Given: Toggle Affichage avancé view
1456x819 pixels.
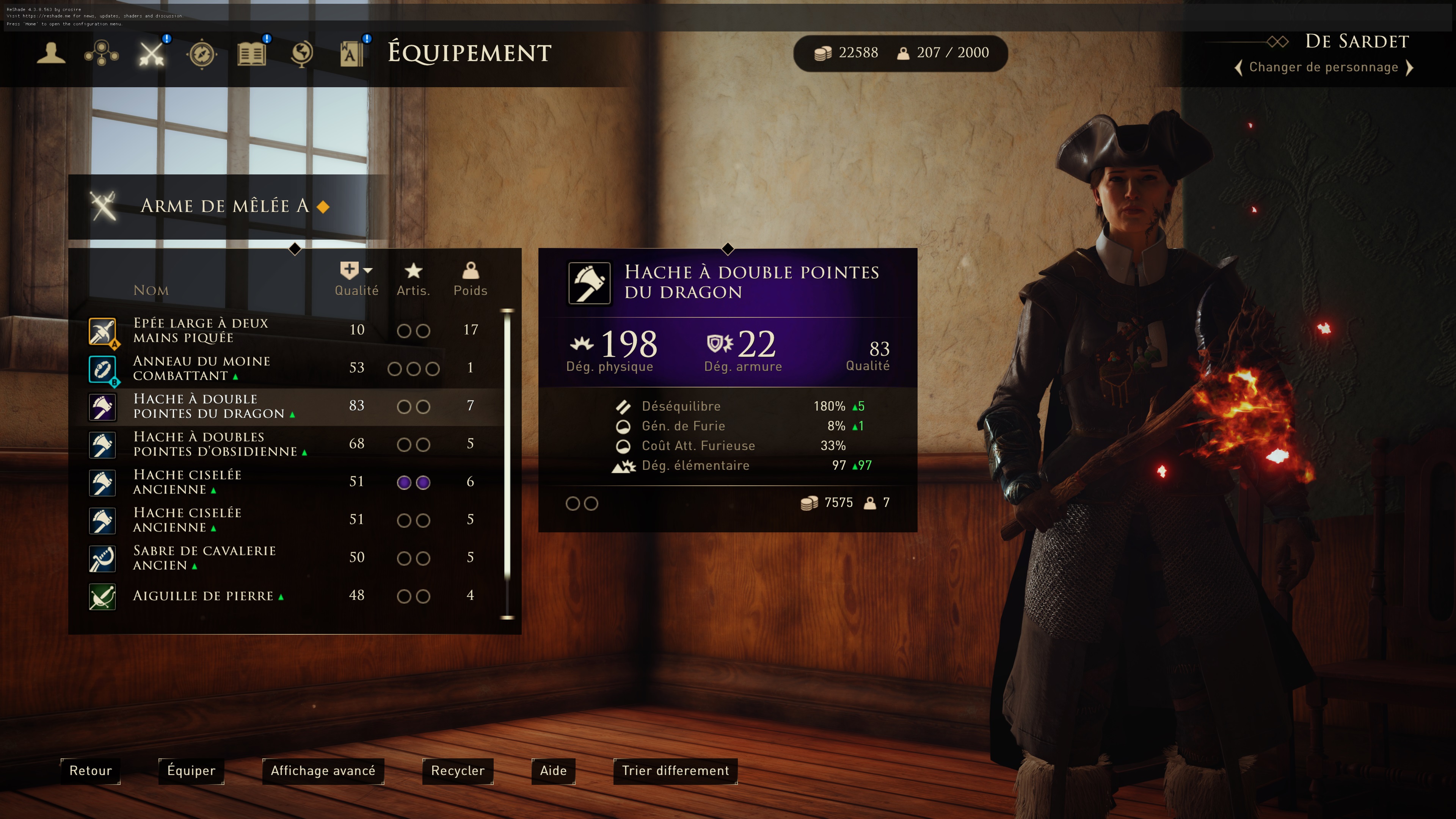Looking at the screenshot, I should (x=323, y=771).
